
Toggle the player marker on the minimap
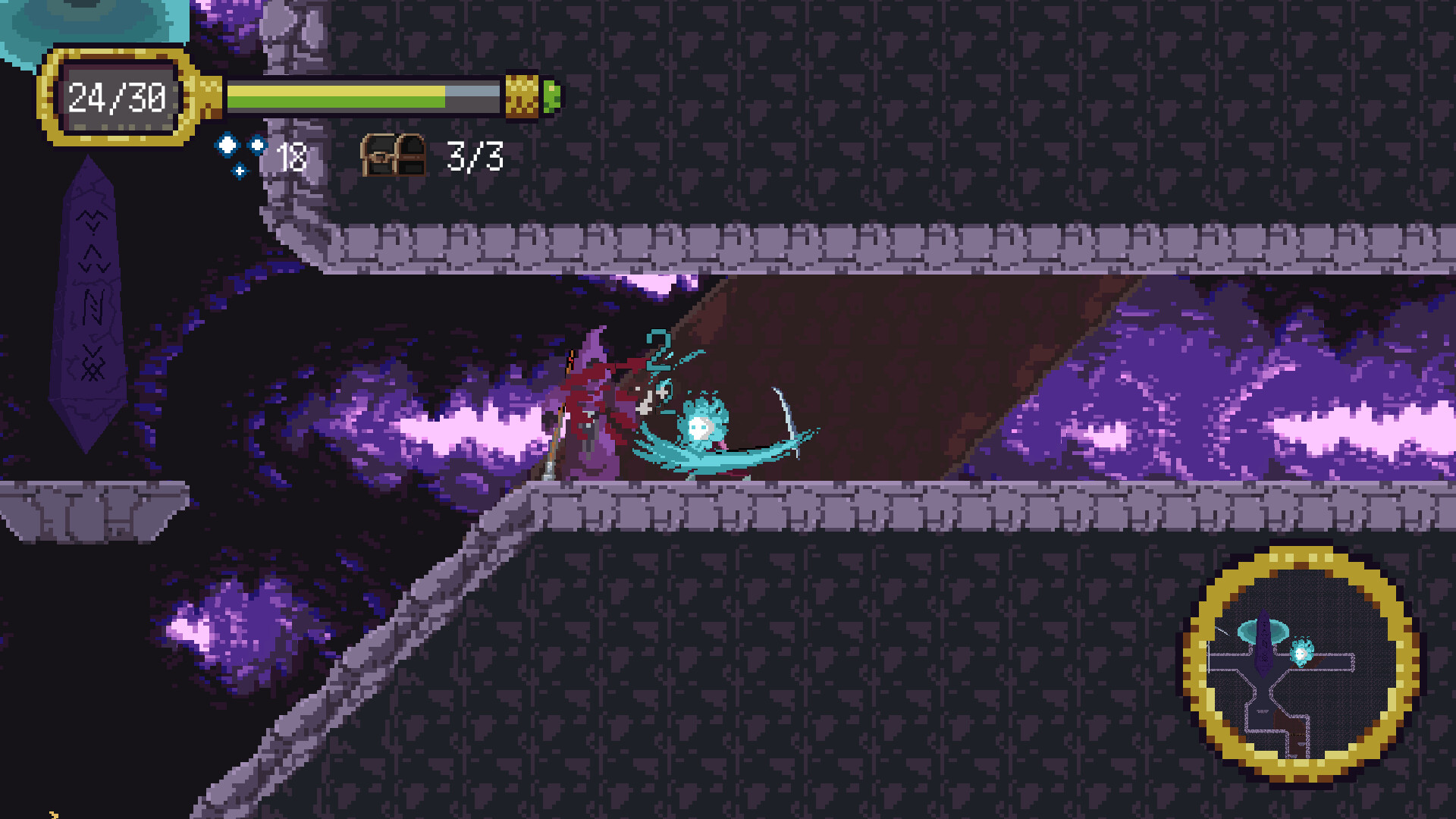1301,651
